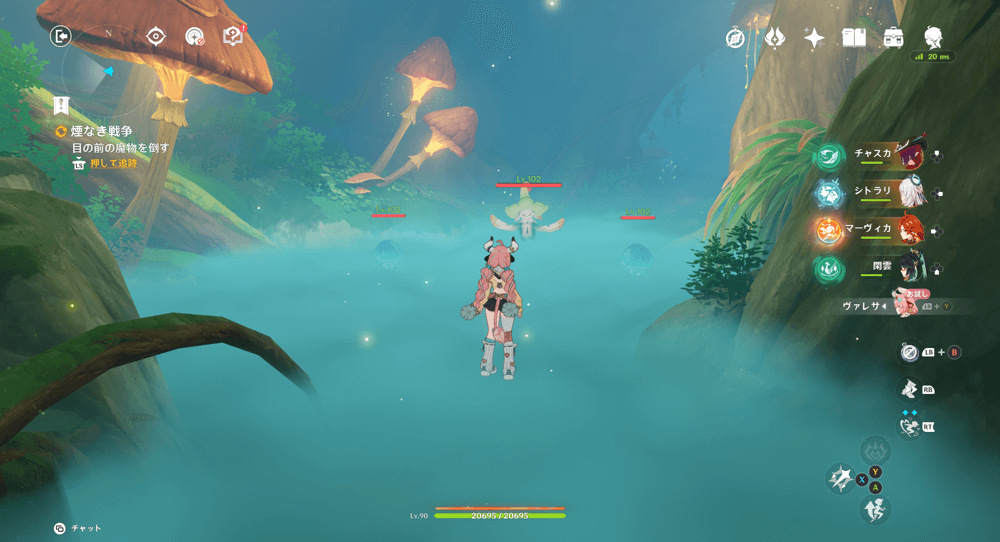Click the exit domain icon
1000x542 pixels.
(62, 37)
